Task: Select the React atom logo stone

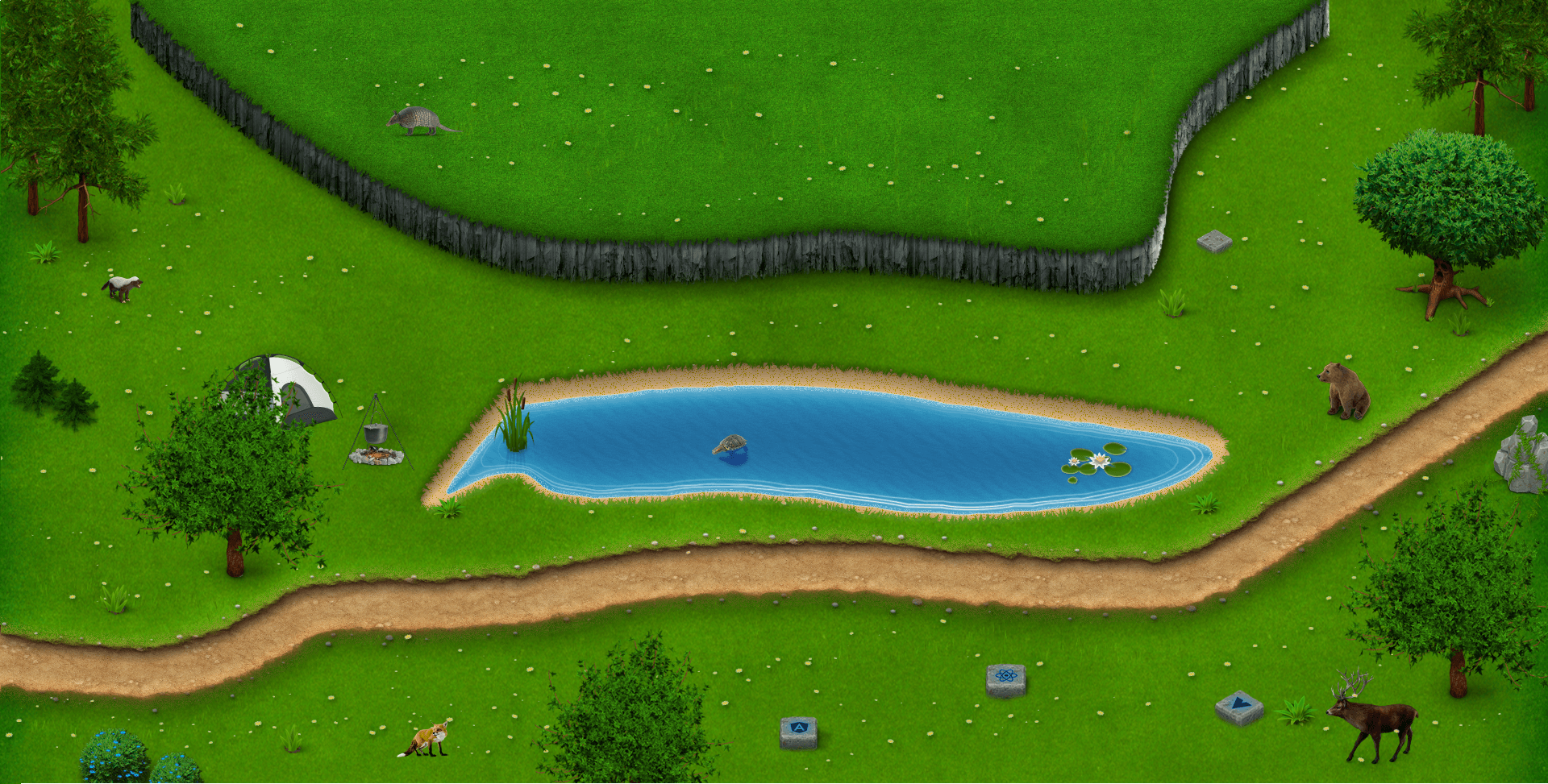Action: (x=1005, y=678)
